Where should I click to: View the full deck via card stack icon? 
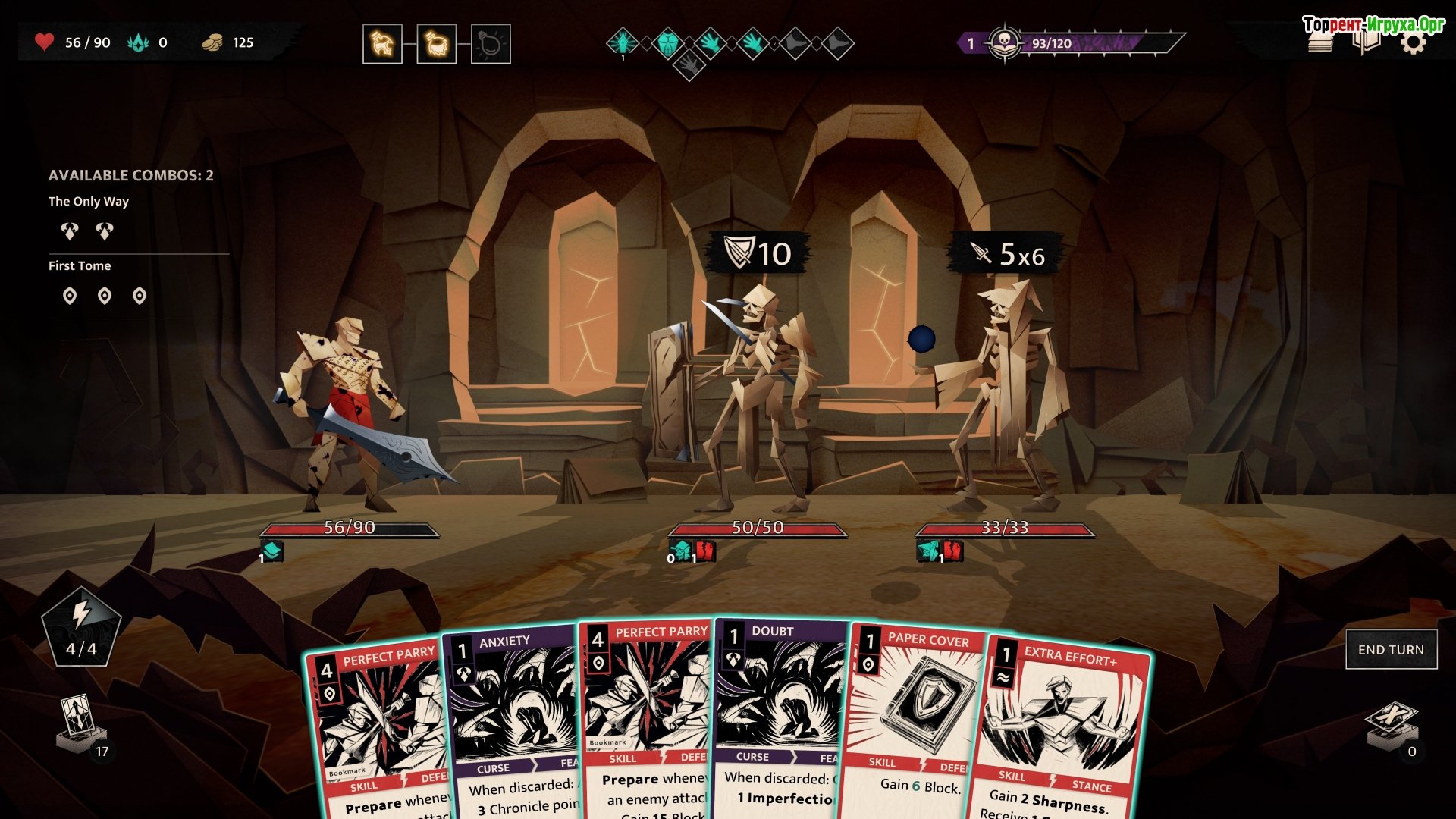click(1320, 43)
